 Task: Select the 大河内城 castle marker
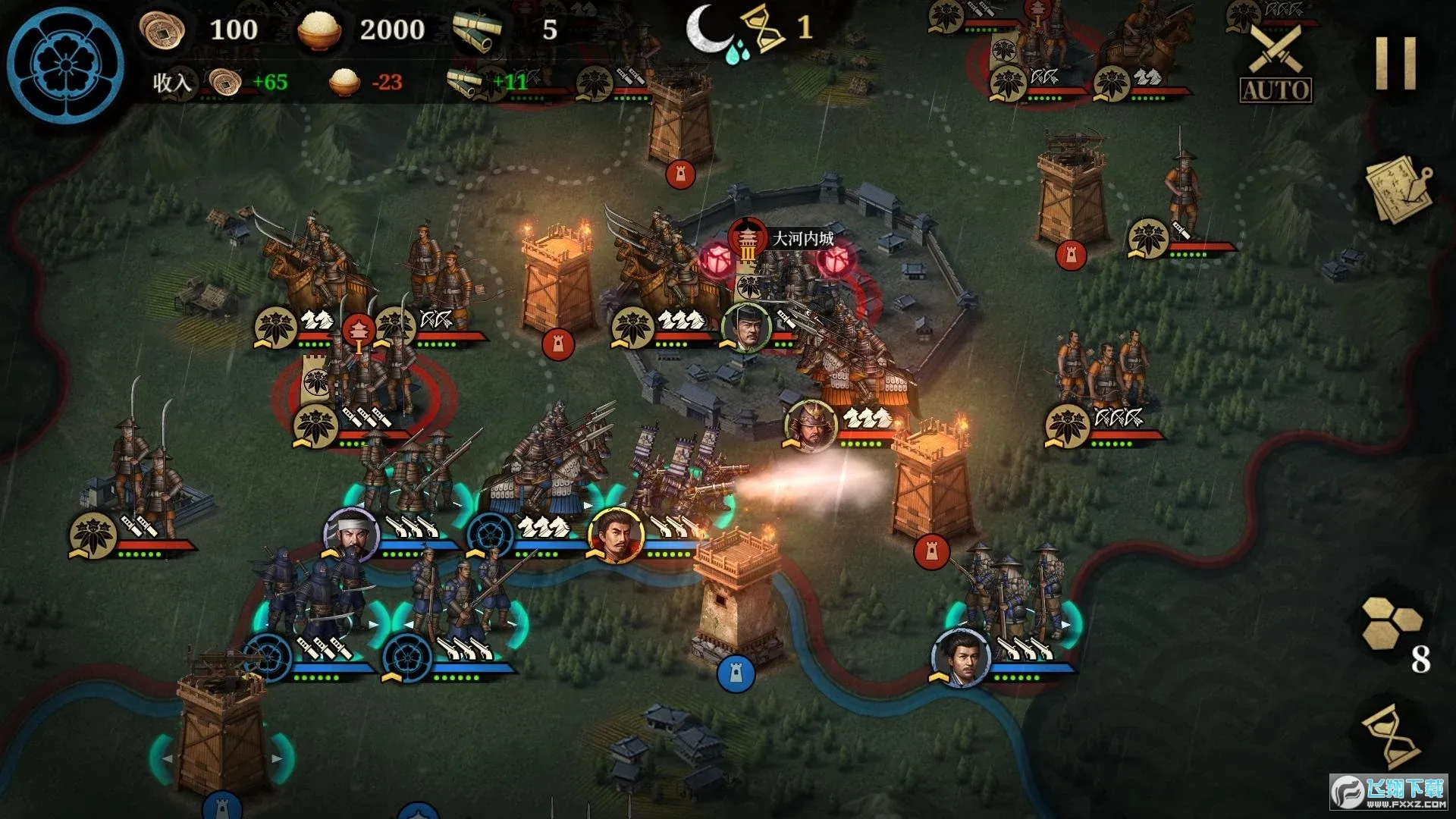point(748,239)
